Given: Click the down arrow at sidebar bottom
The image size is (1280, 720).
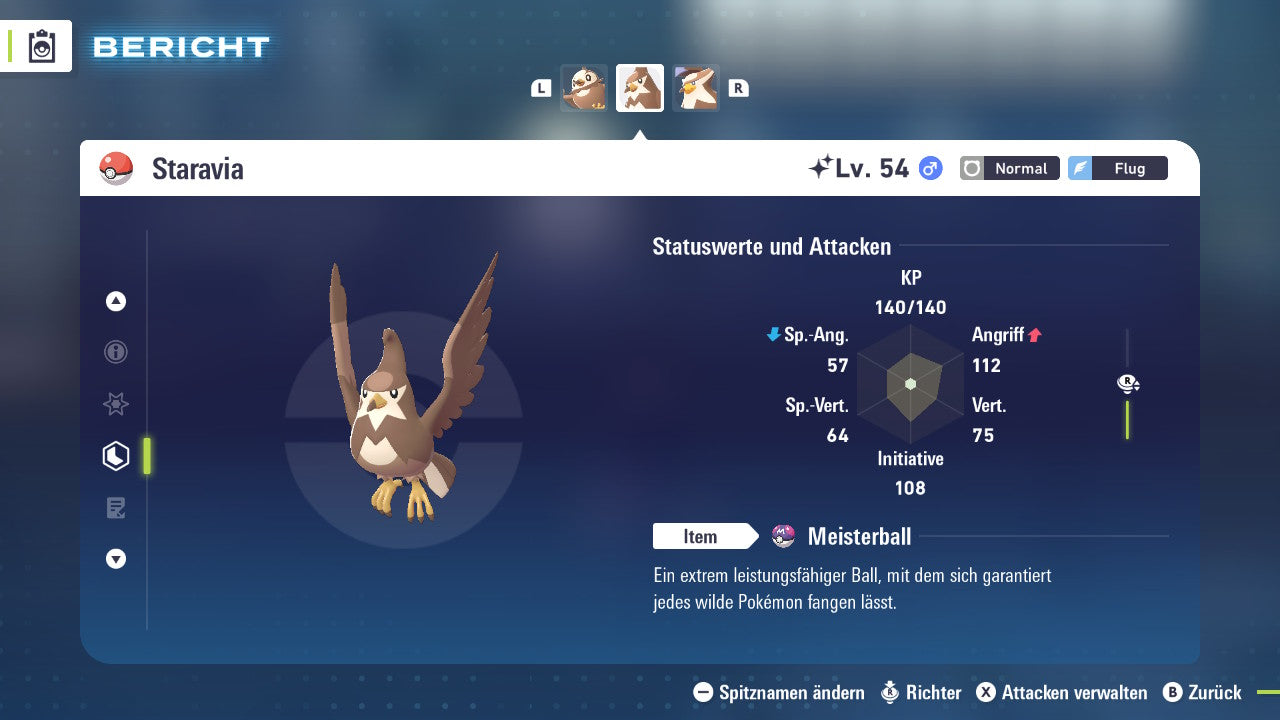Looking at the screenshot, I should [x=115, y=559].
